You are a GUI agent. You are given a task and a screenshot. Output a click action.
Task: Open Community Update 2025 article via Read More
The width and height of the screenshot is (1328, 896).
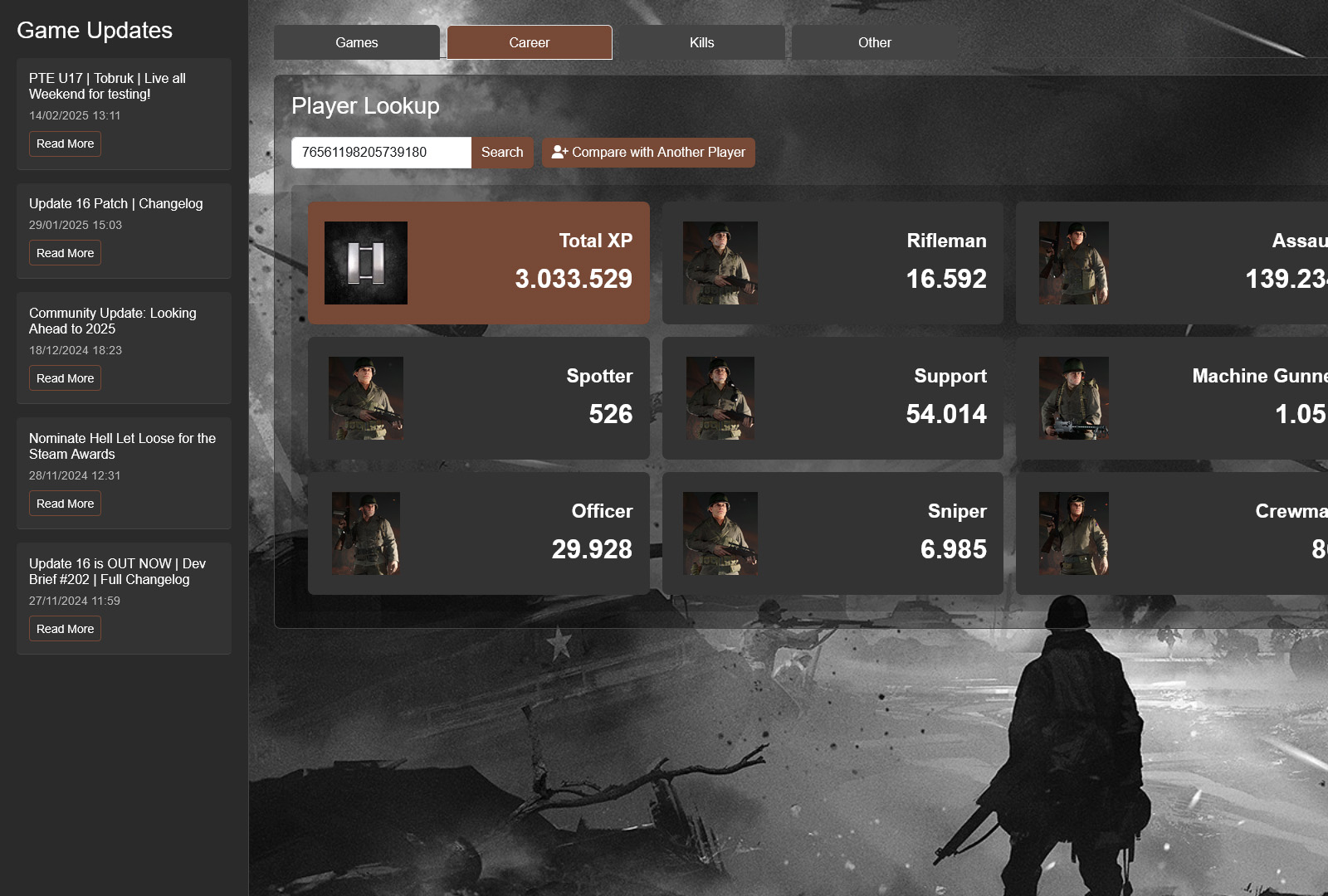tap(65, 378)
